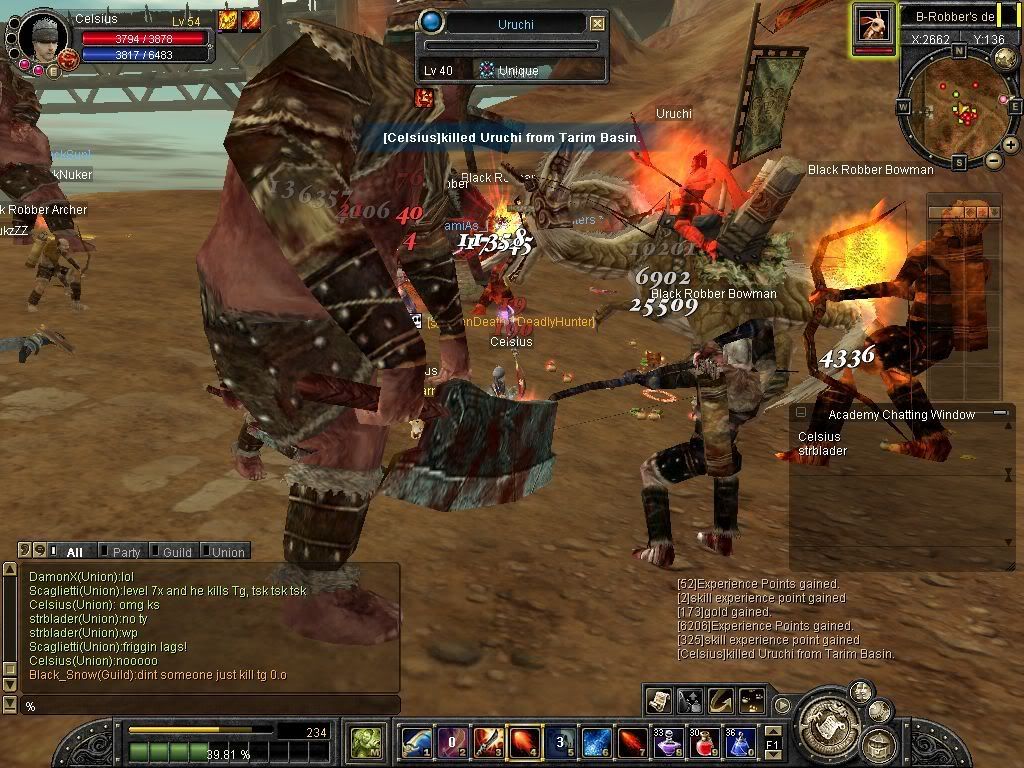Image resolution: width=1024 pixels, height=768 pixels.
Task: Open the scroll quest icon above hotbar
Action: 658,700
